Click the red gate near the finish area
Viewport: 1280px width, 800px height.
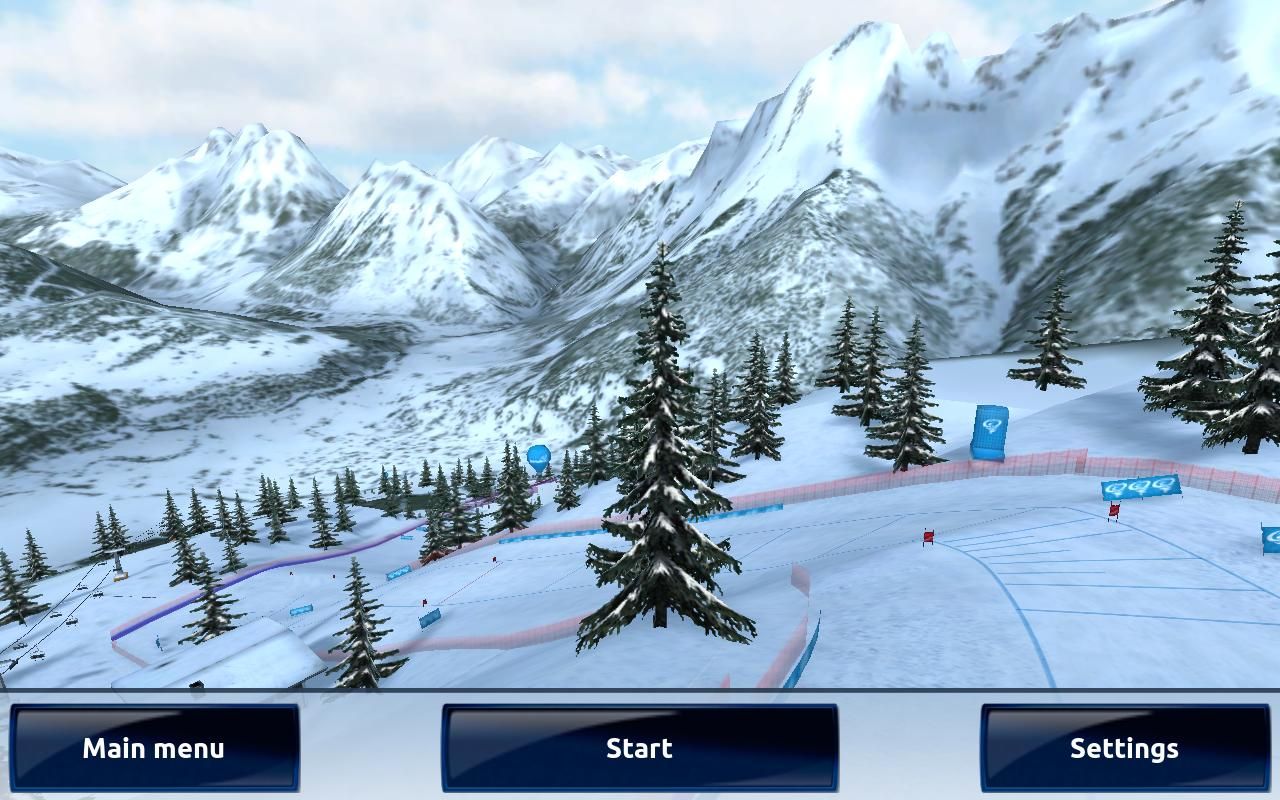(930, 536)
